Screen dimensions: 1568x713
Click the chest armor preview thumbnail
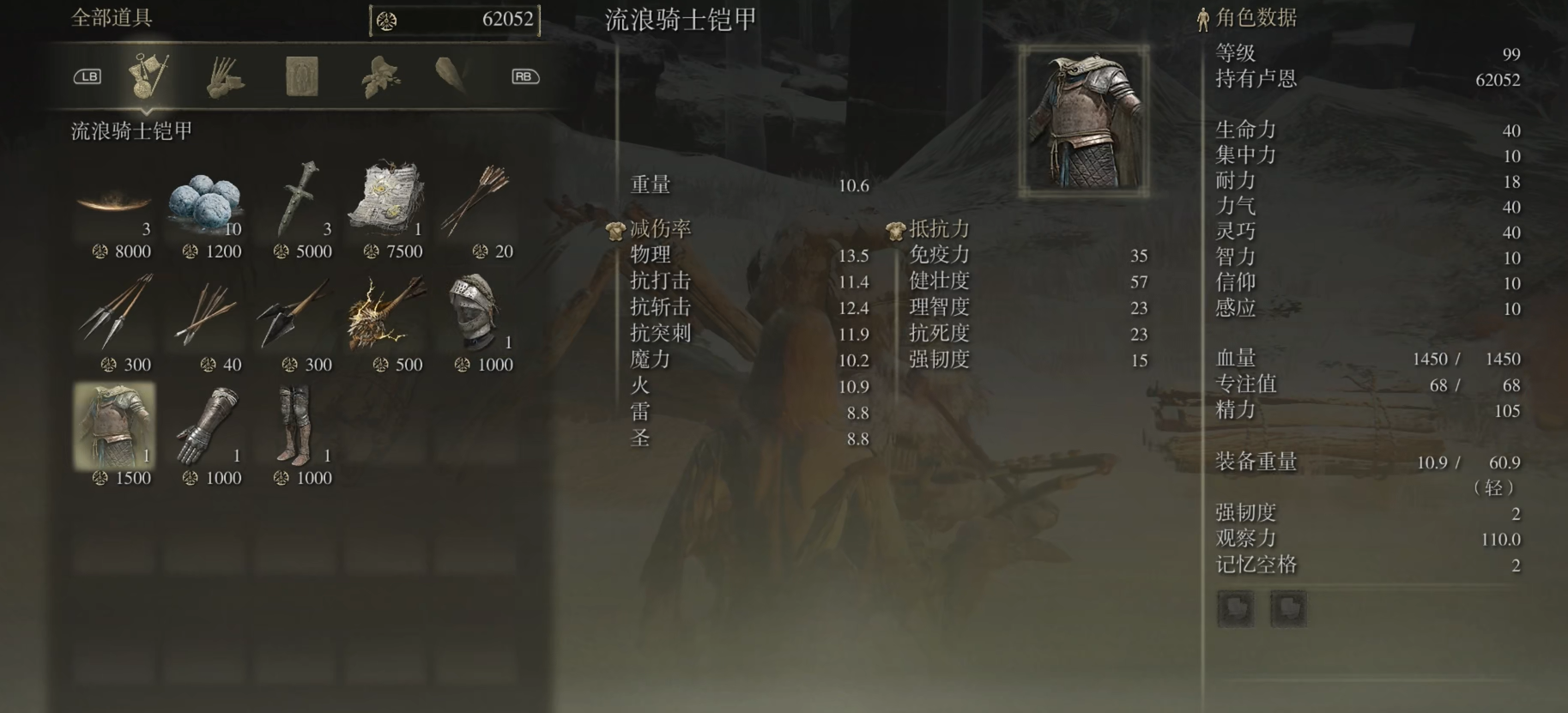point(1084,120)
